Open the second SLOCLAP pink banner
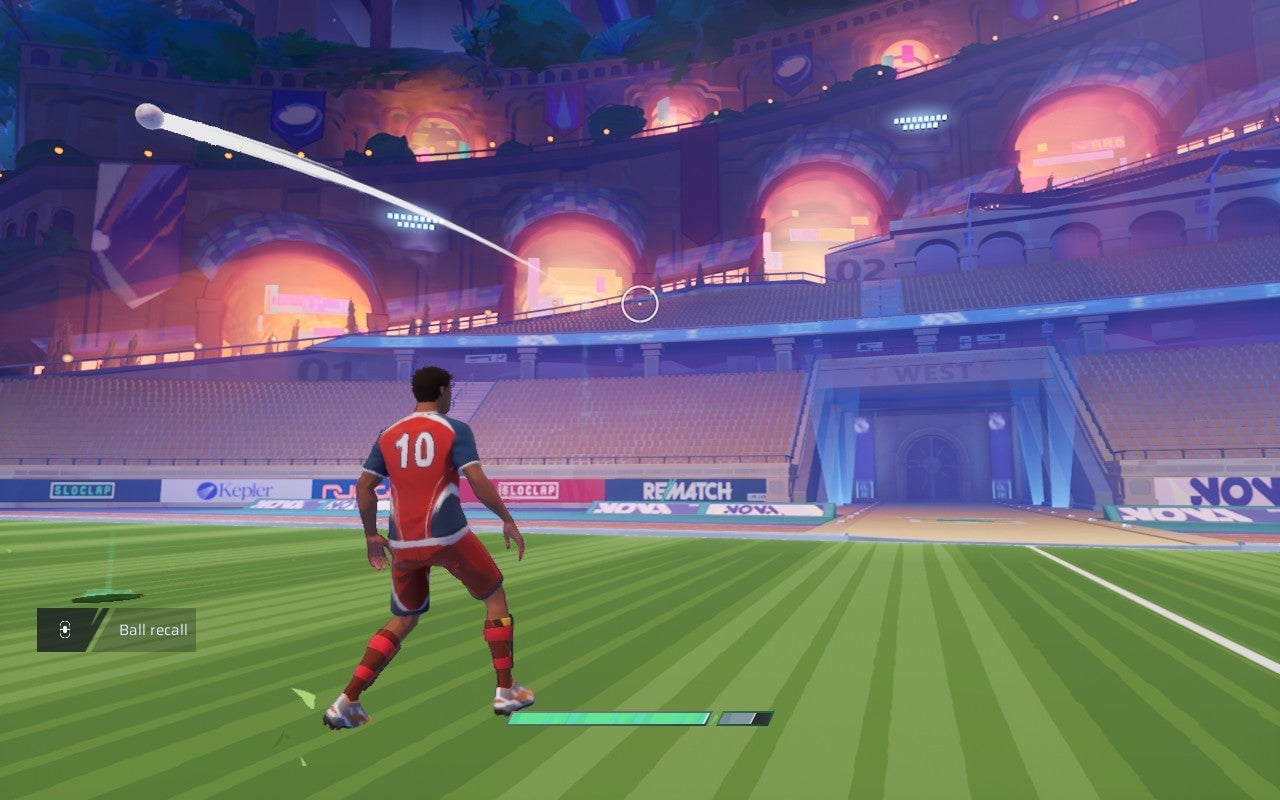The height and width of the screenshot is (800, 1280). point(530,492)
